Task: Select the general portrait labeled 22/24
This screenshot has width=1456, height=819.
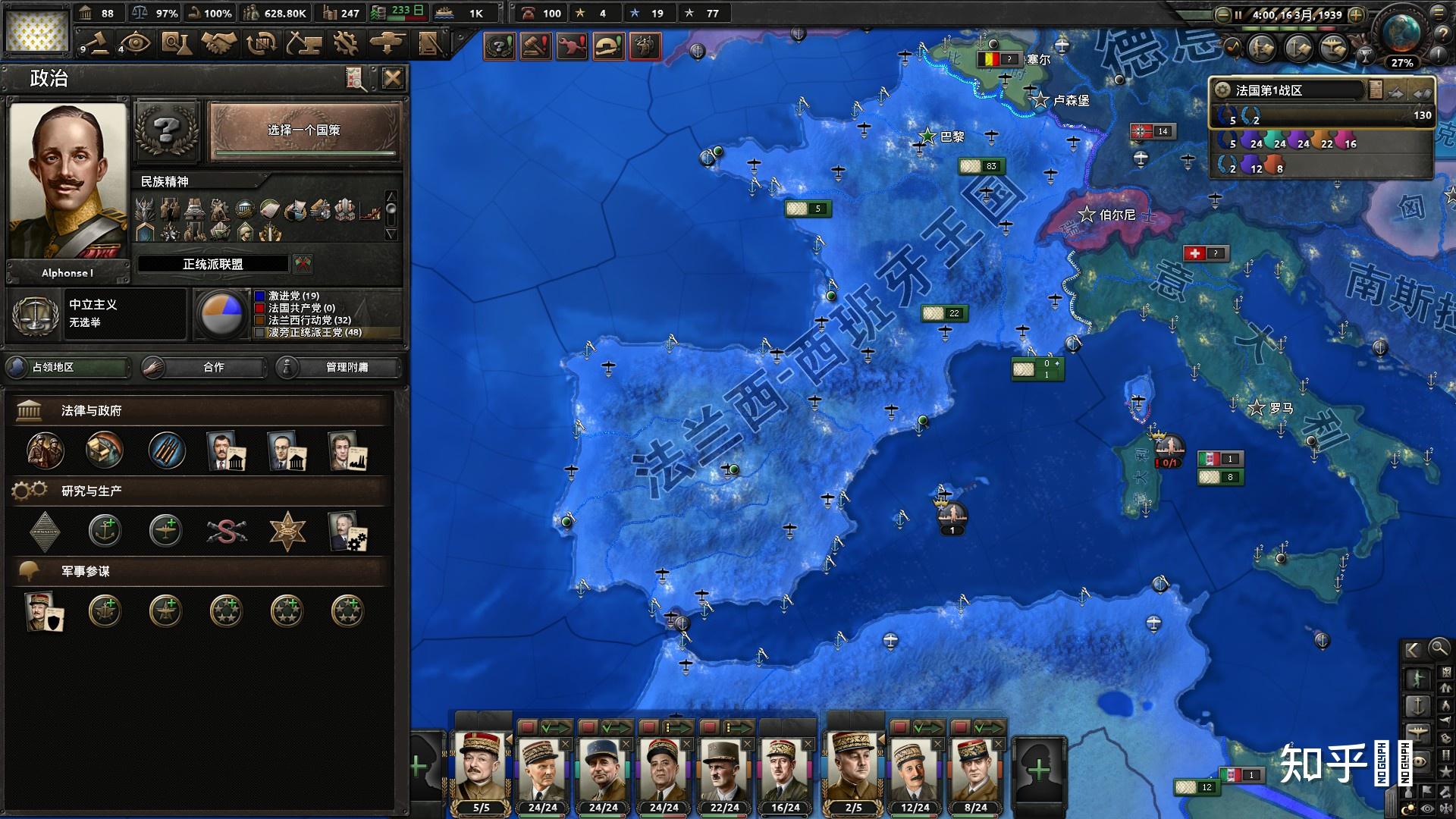Action: point(724,771)
